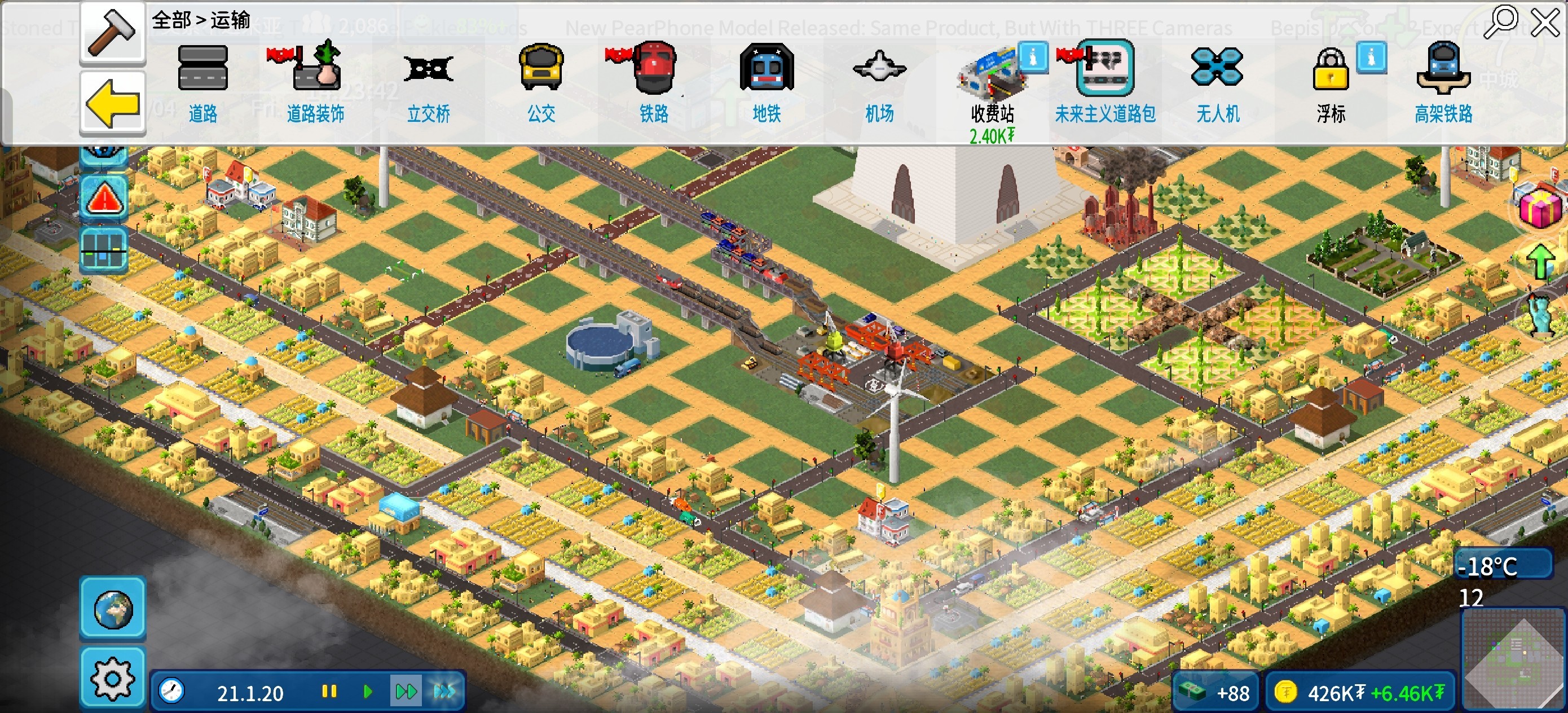Open the 未来主义道路包 futuristic road pack
This screenshot has height=713, width=1568.
[1105, 82]
